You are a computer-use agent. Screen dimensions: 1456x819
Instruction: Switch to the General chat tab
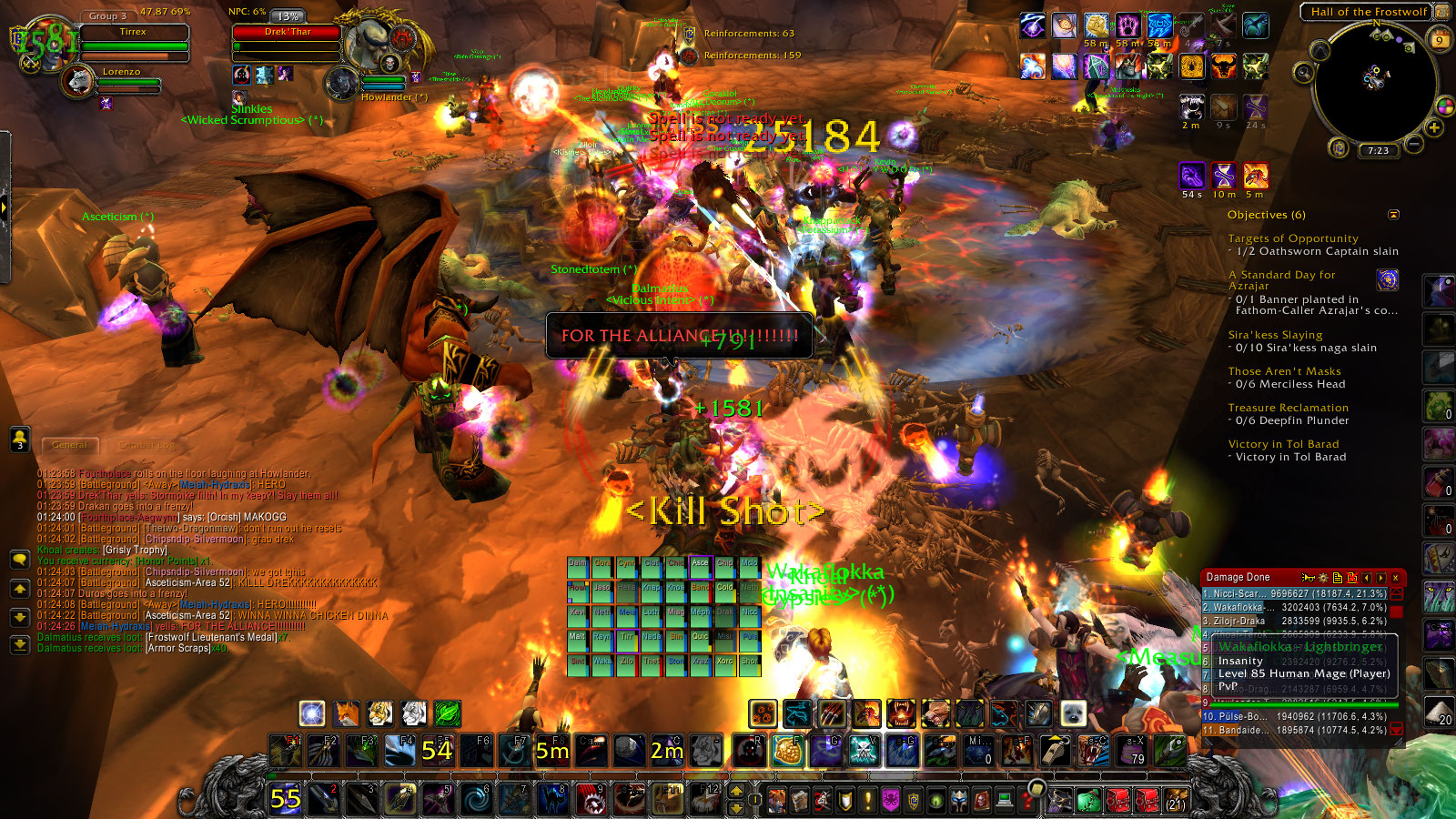70,445
